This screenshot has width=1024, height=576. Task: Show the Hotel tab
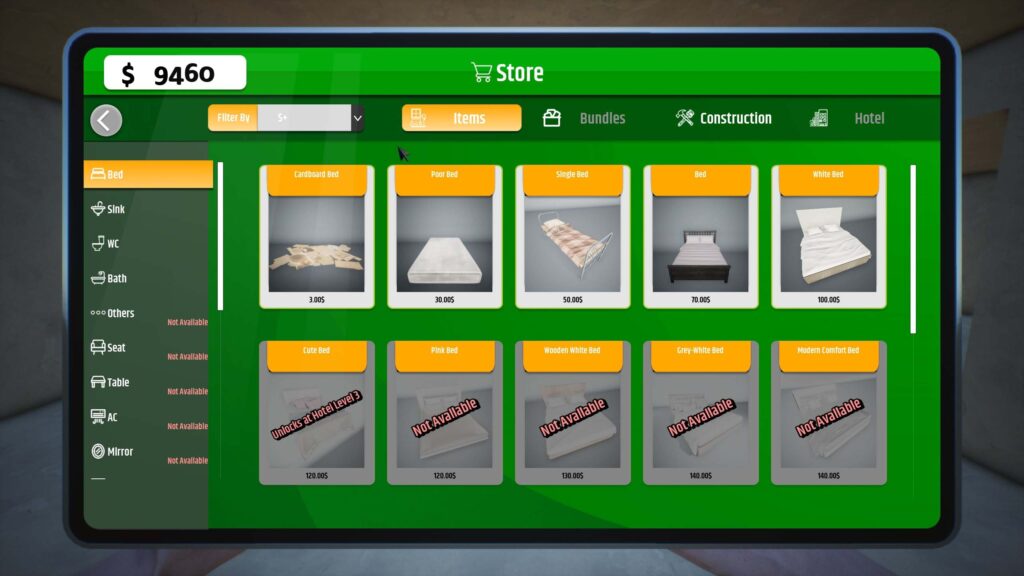tap(848, 118)
